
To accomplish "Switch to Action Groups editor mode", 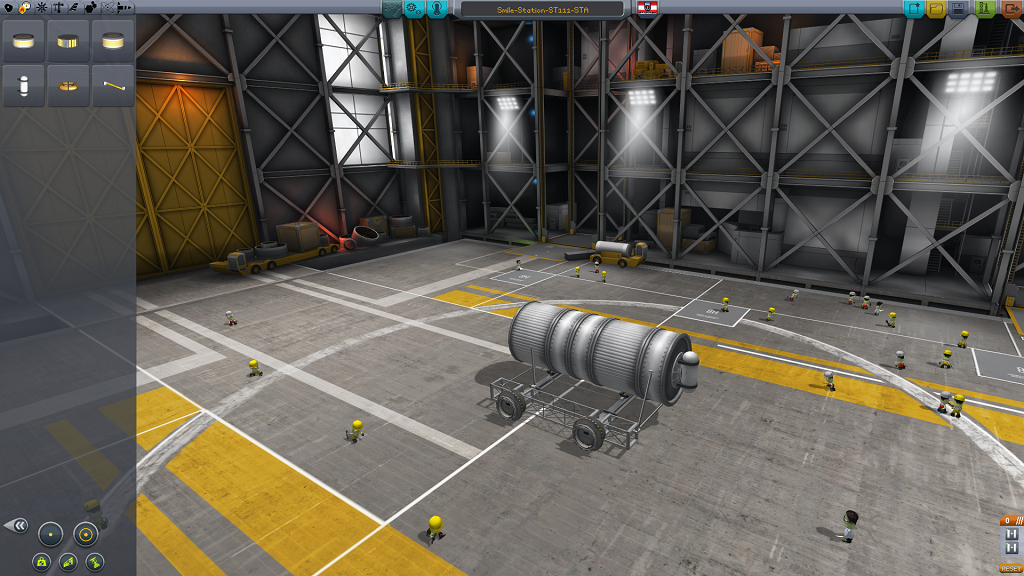I will pos(414,9).
